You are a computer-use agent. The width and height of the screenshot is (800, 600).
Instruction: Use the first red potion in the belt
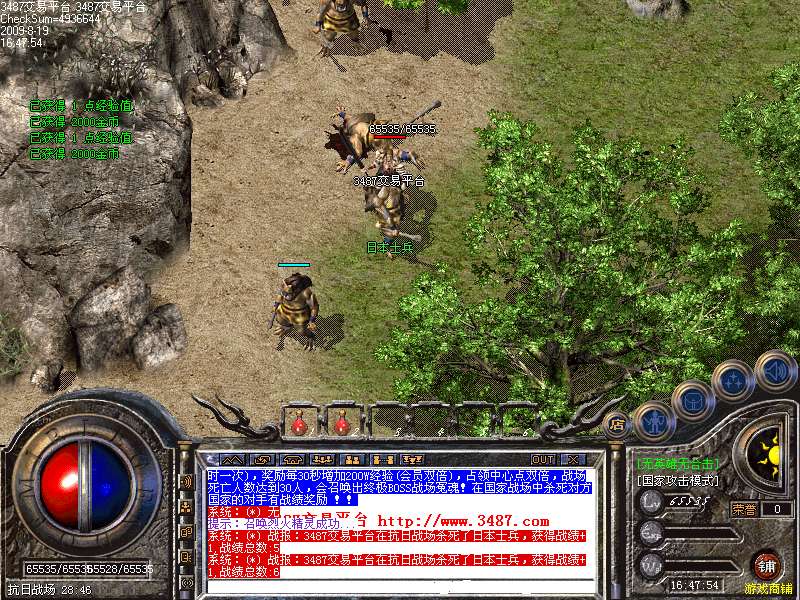pos(298,424)
